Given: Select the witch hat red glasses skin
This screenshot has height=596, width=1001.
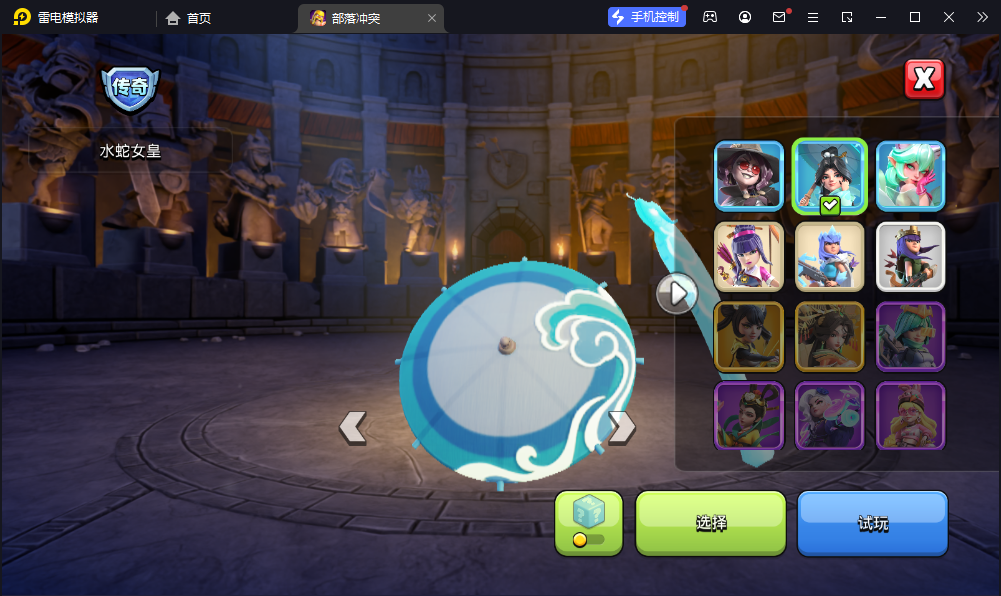Looking at the screenshot, I should pos(749,176).
